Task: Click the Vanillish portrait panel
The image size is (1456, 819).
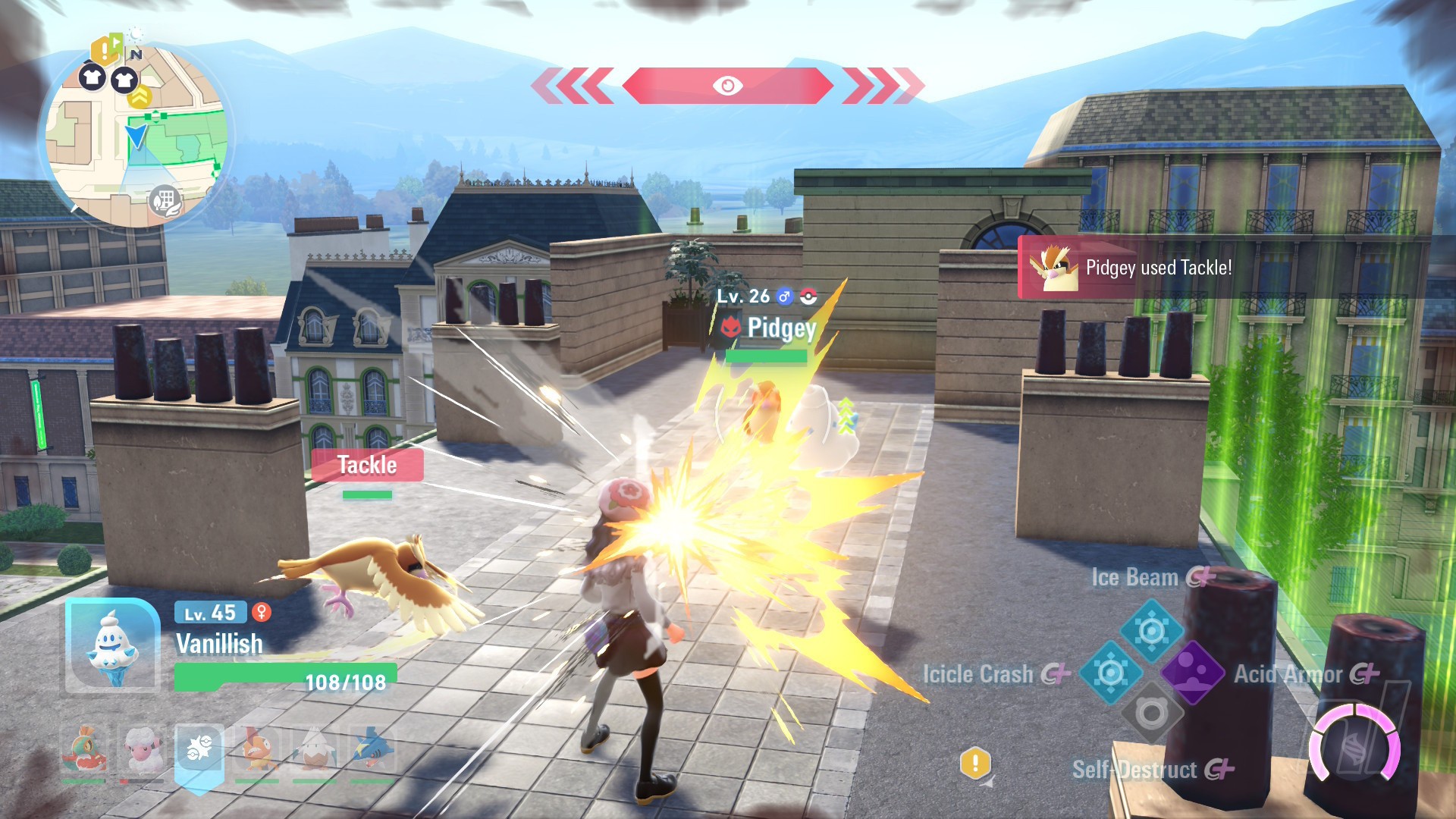Action: coord(112,646)
